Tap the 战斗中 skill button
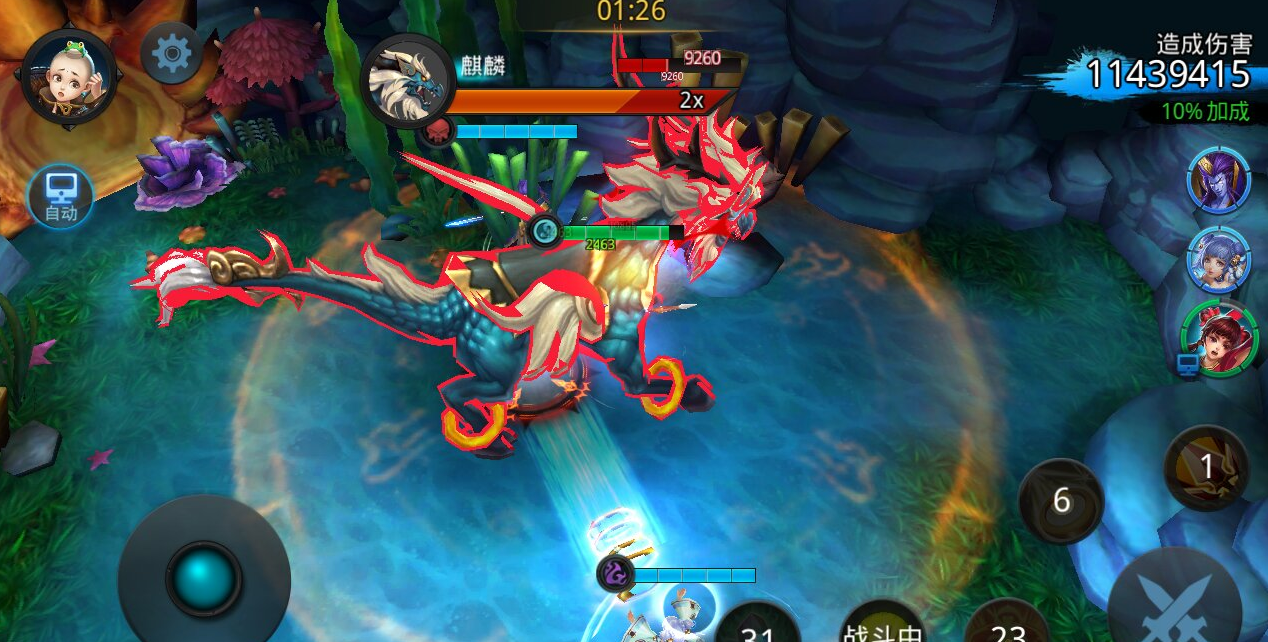The image size is (1268, 642). coord(882,625)
